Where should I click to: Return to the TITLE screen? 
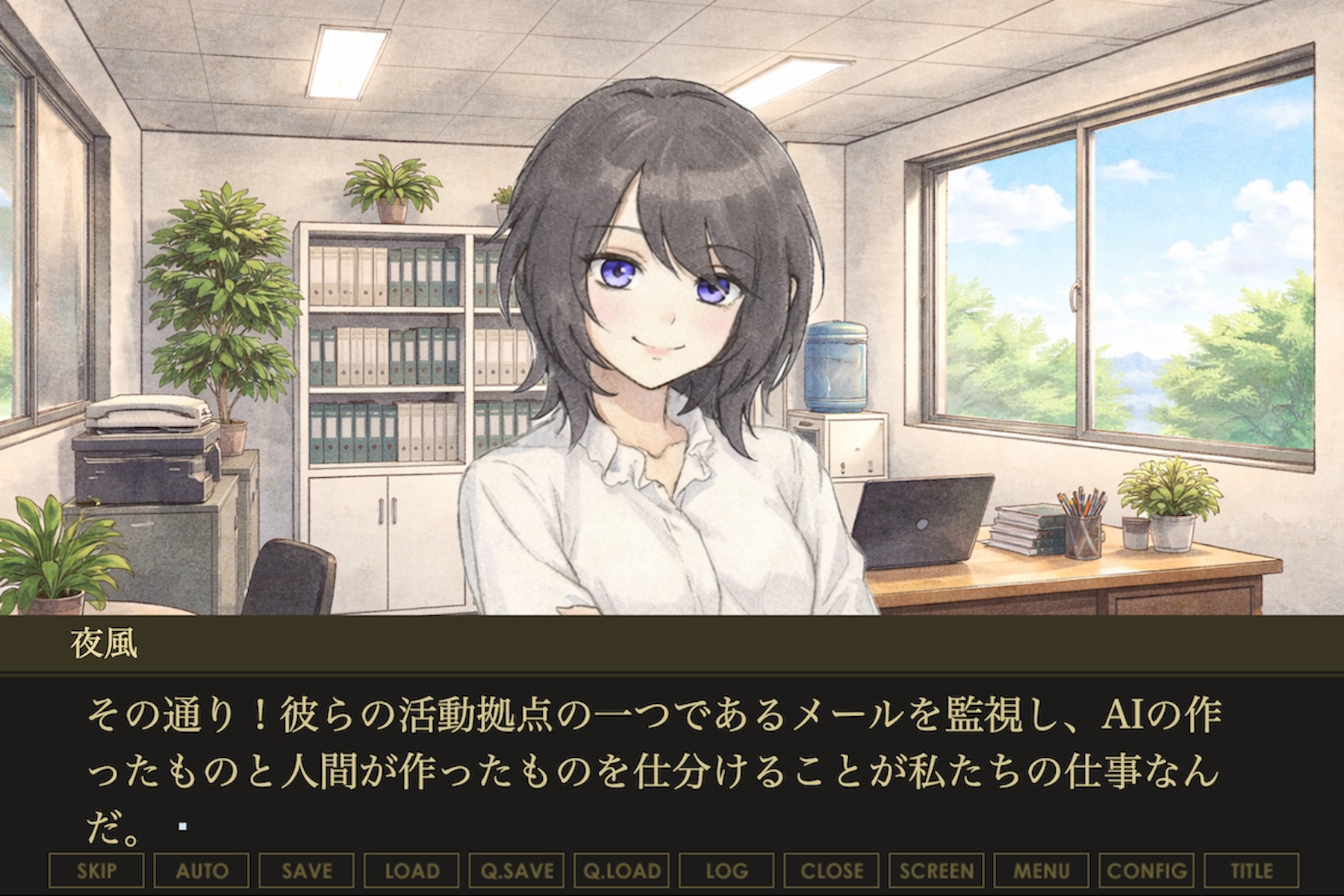pyautogui.click(x=1251, y=871)
